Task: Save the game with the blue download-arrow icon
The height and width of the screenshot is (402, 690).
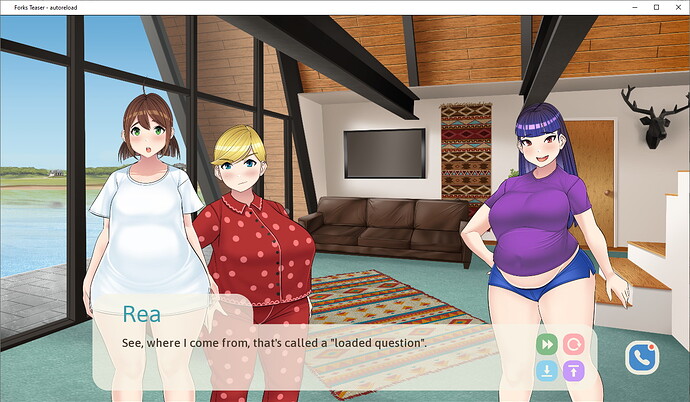Action: pos(546,371)
